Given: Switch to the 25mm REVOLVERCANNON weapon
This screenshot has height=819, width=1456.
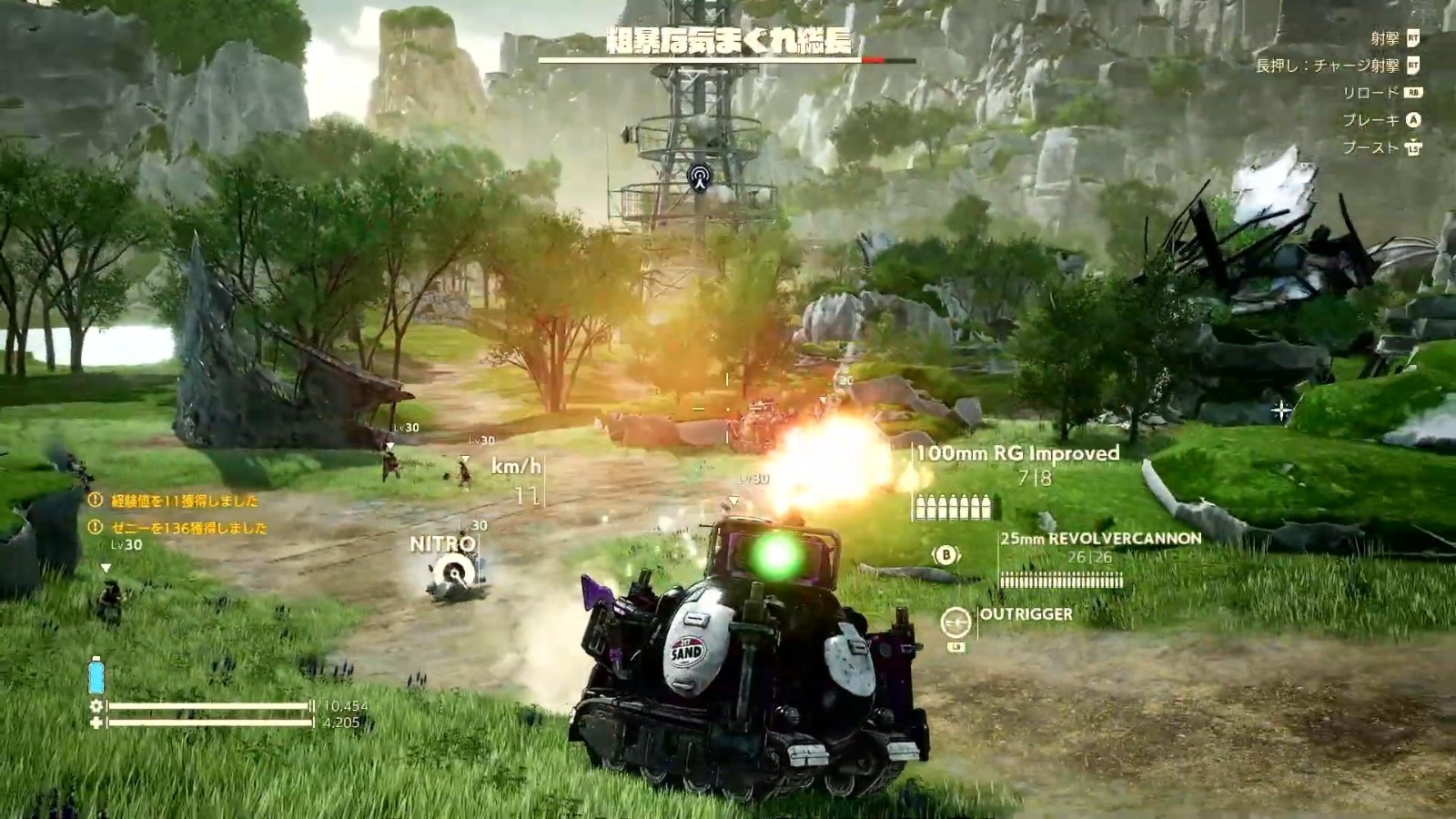Looking at the screenshot, I should tap(1100, 539).
